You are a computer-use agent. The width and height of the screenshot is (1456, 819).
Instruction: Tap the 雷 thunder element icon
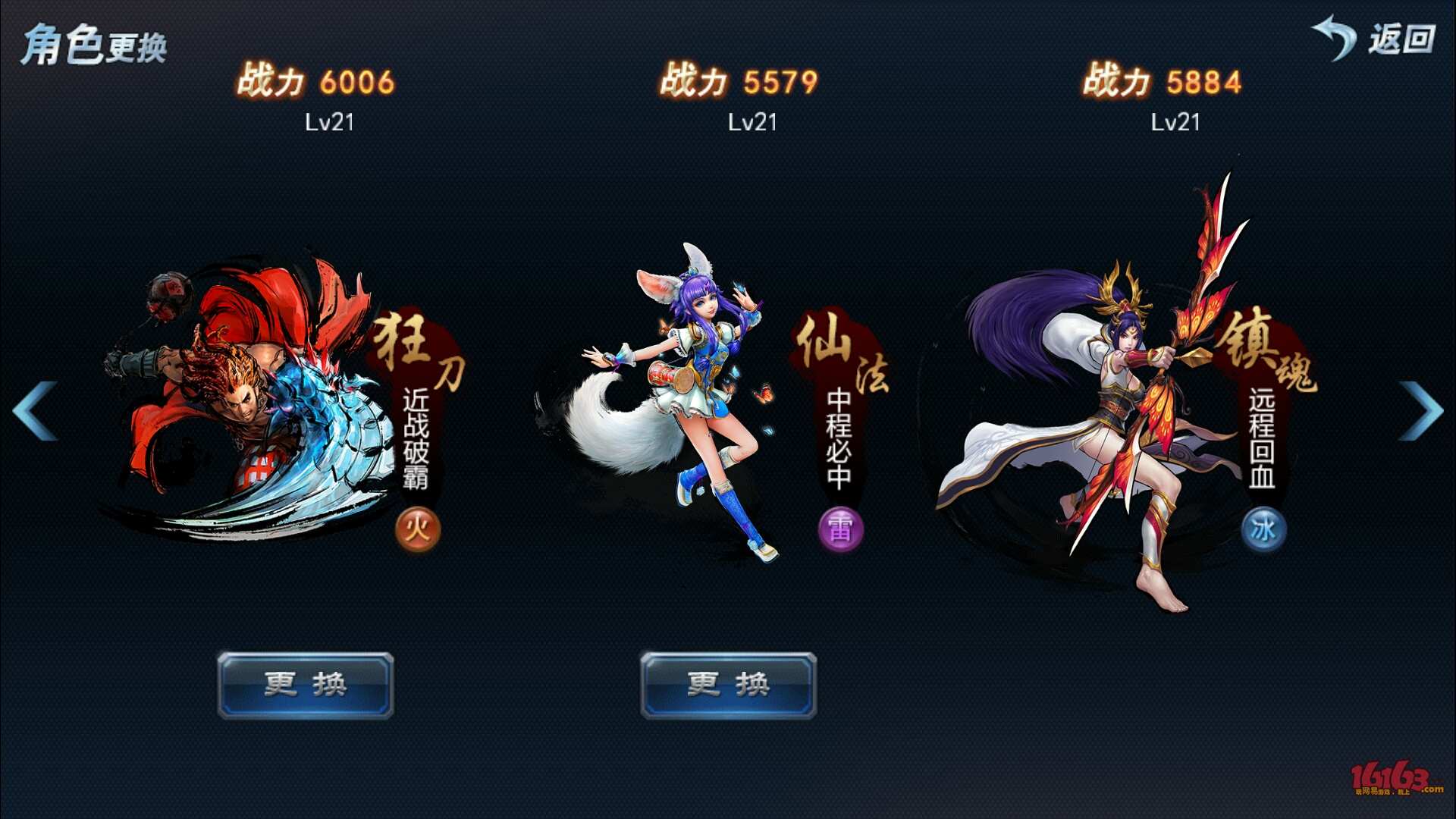point(840,529)
